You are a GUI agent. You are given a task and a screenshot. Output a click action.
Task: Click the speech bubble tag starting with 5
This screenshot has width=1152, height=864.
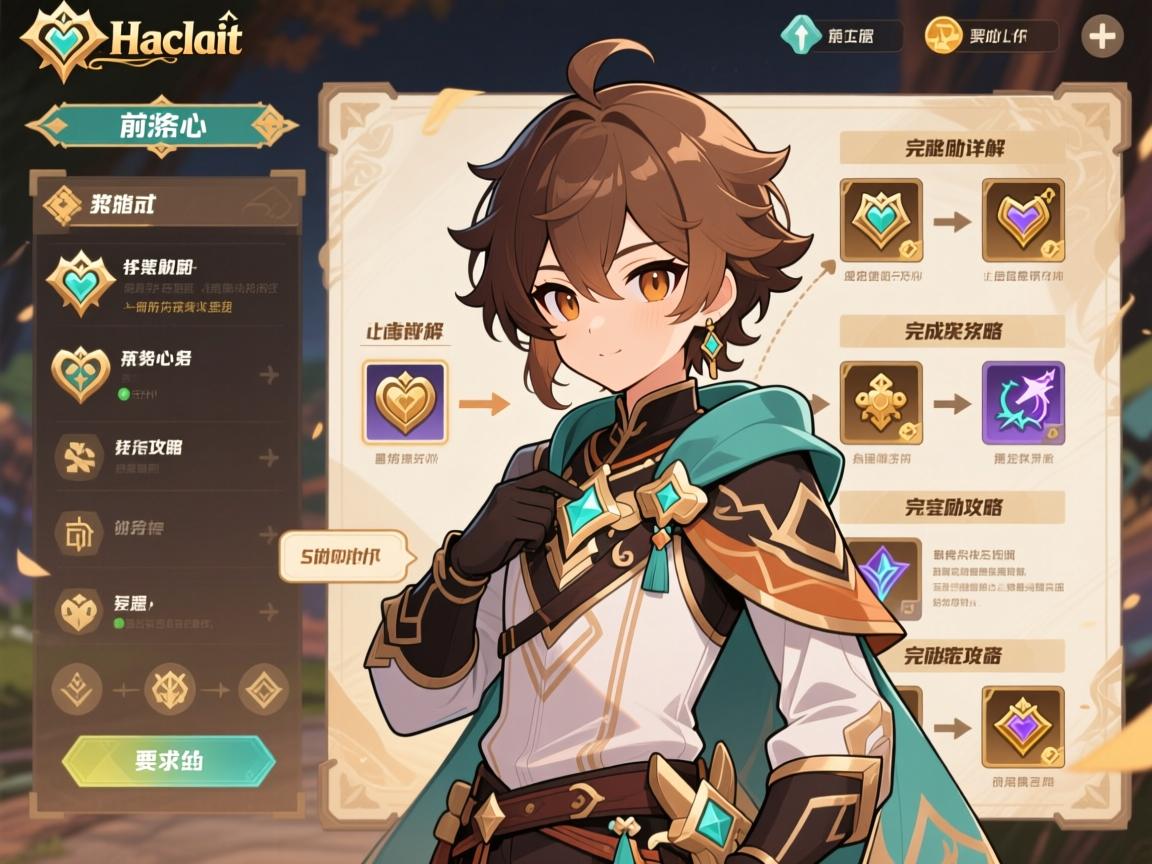(x=343, y=555)
